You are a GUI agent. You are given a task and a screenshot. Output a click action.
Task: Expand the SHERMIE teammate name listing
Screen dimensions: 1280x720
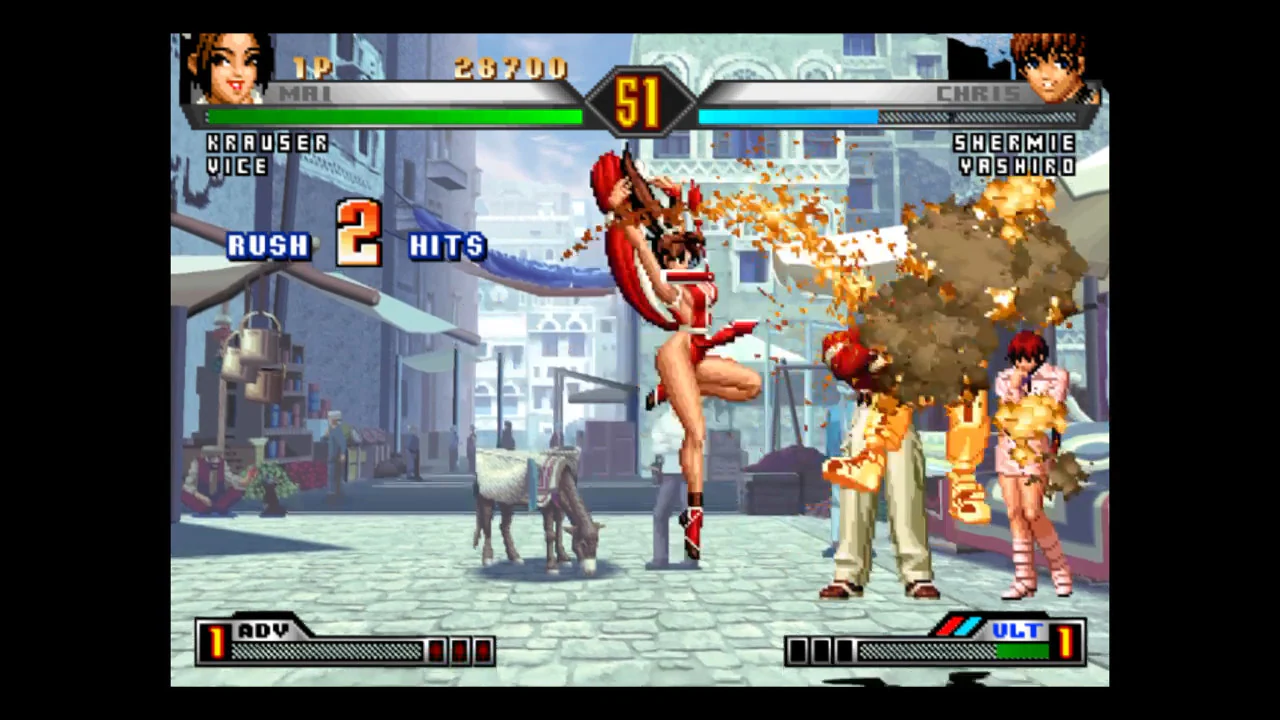click(x=1013, y=143)
